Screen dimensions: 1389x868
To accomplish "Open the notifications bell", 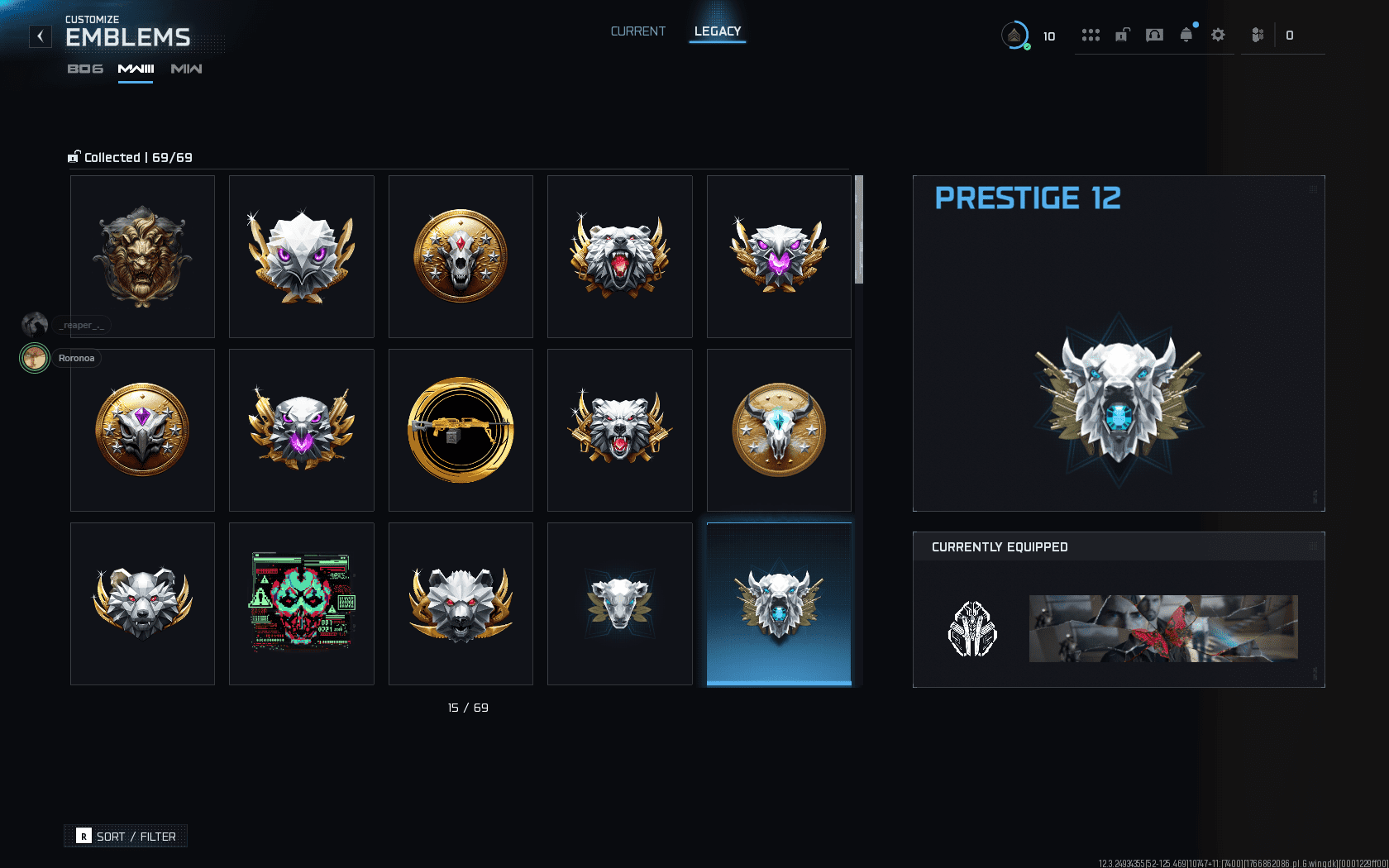I will click(1186, 35).
